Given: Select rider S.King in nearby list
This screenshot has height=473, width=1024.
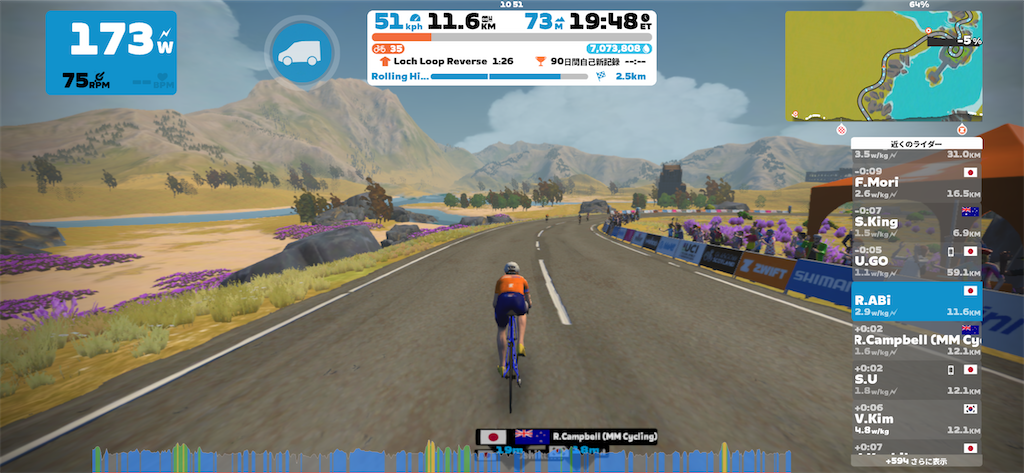Looking at the screenshot, I should point(916,221).
